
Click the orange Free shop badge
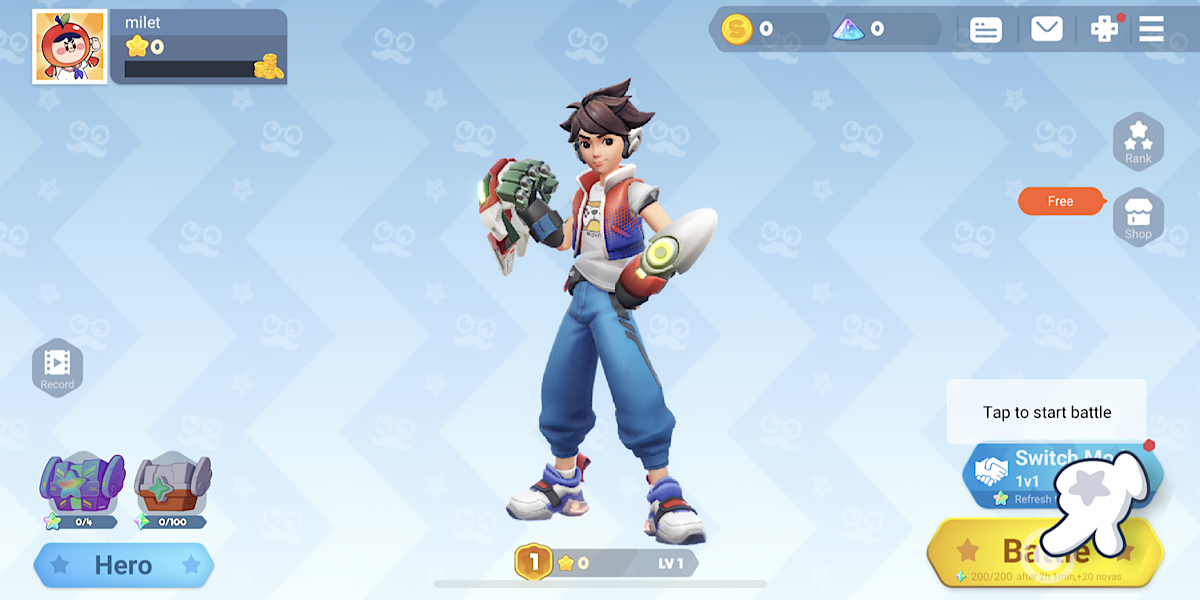point(1061,201)
